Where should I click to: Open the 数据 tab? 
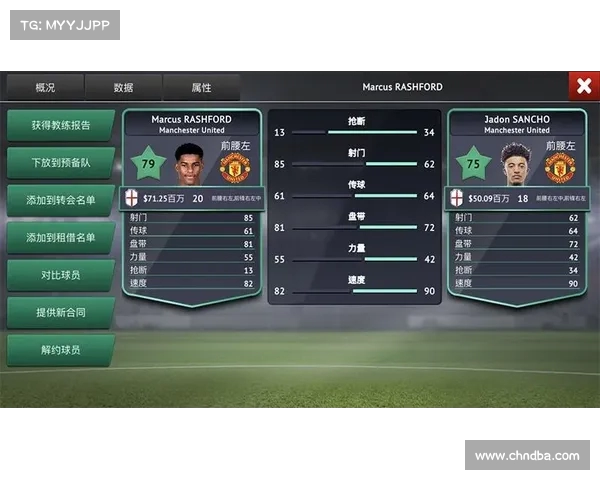(124, 88)
